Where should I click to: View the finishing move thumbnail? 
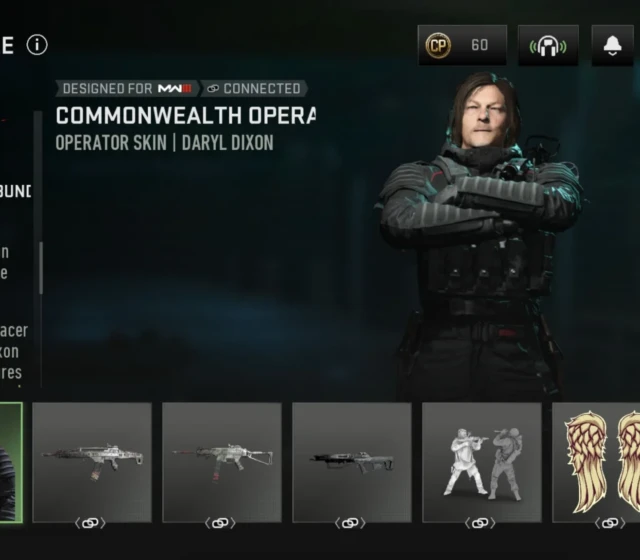[x=482, y=462]
